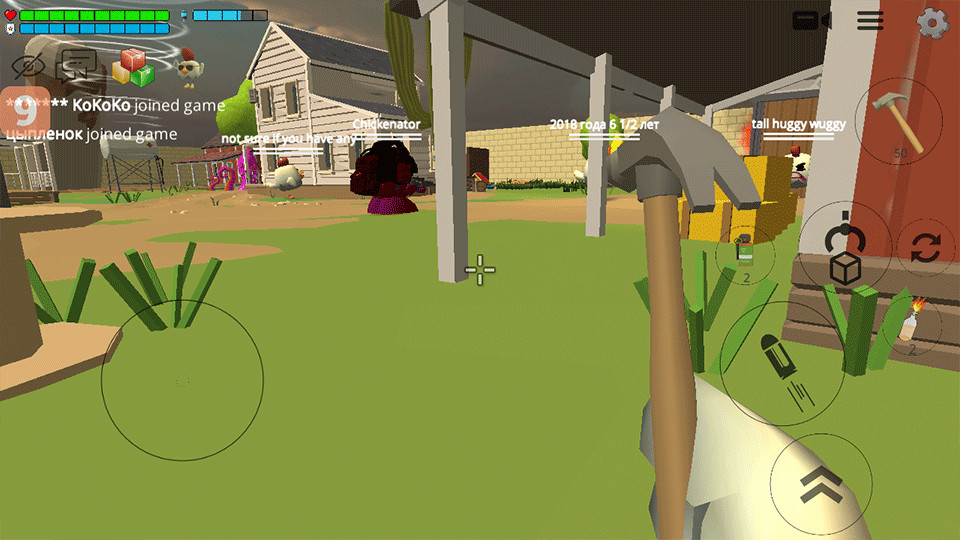Tap the bullet fire button
960x540 pixels.
[781, 364]
